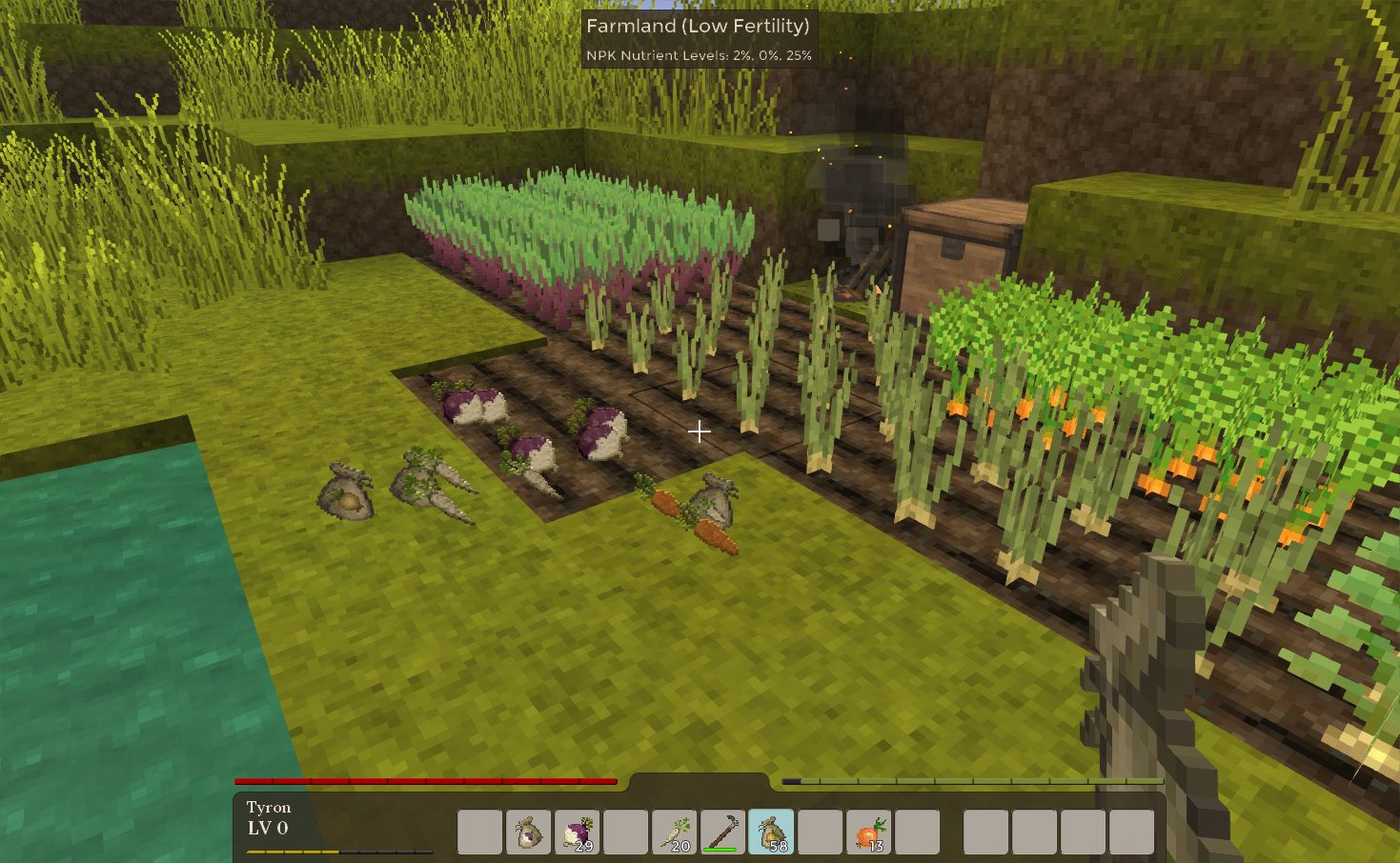Screen dimensions: 1400x863
Task: Select the parsnip stack of 20
Action: coord(676,828)
